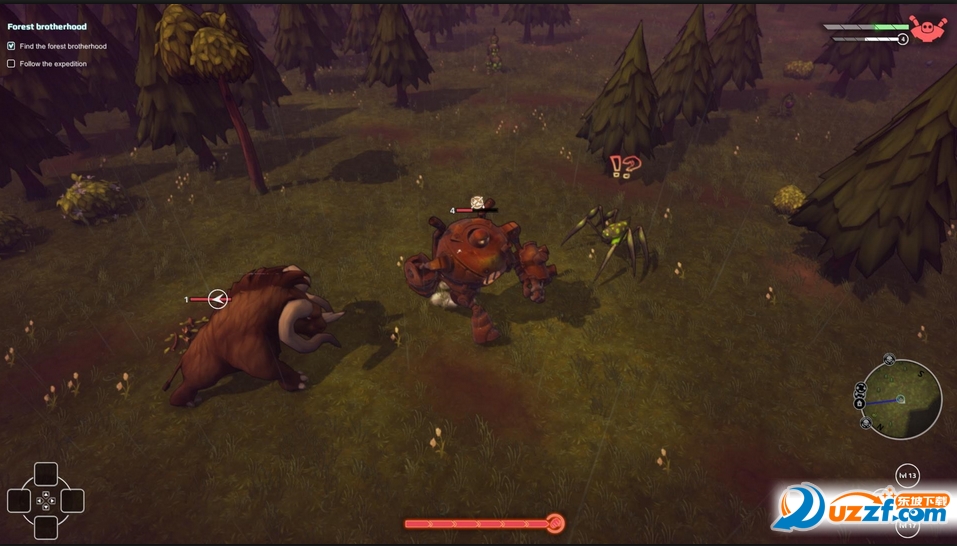Viewport: 957px width, 546px height.
Task: Select the lvl 13 circle badge
Action: click(x=907, y=476)
